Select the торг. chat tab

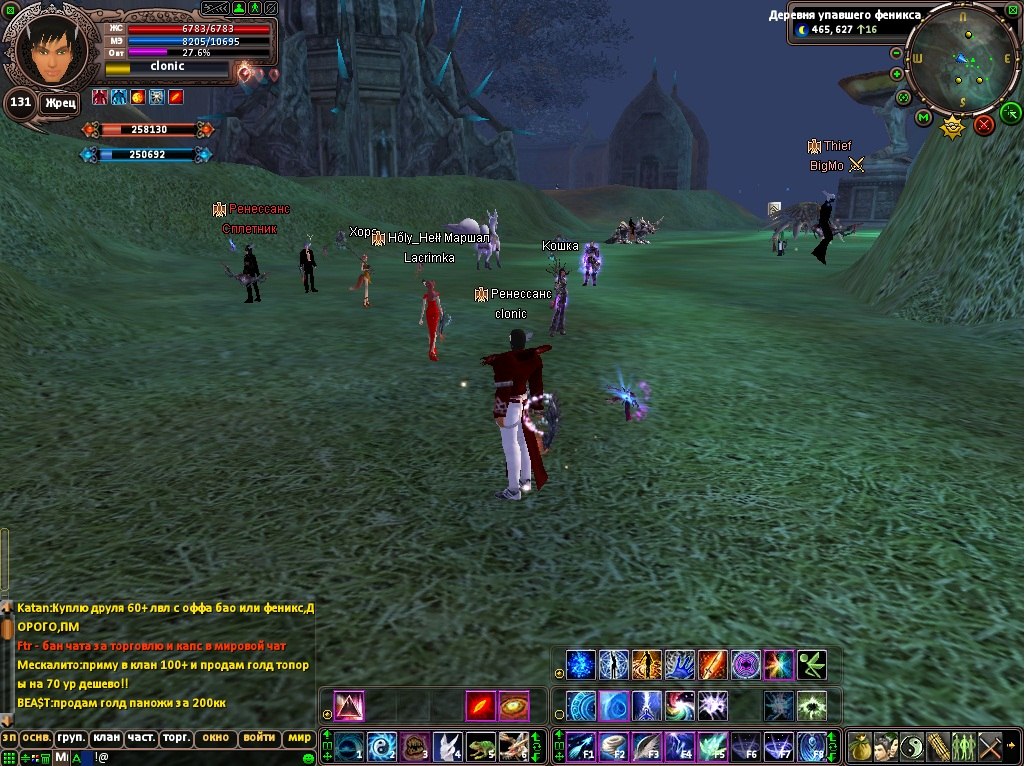click(176, 739)
